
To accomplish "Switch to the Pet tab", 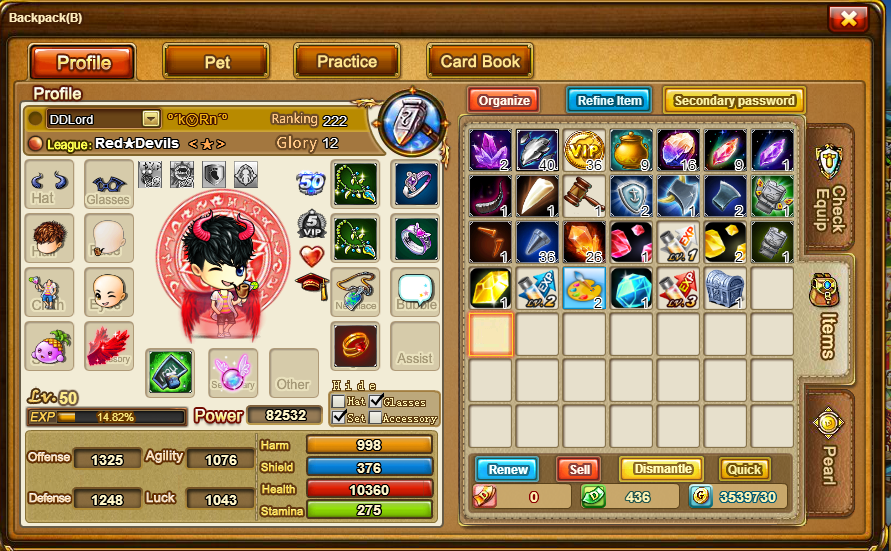I will coord(217,61).
